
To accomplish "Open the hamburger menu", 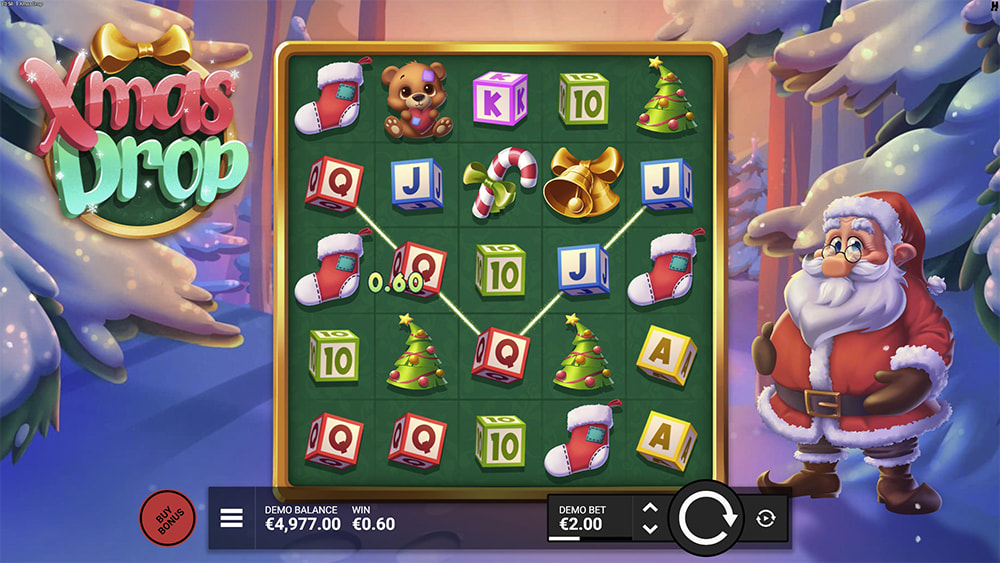I will point(232,518).
